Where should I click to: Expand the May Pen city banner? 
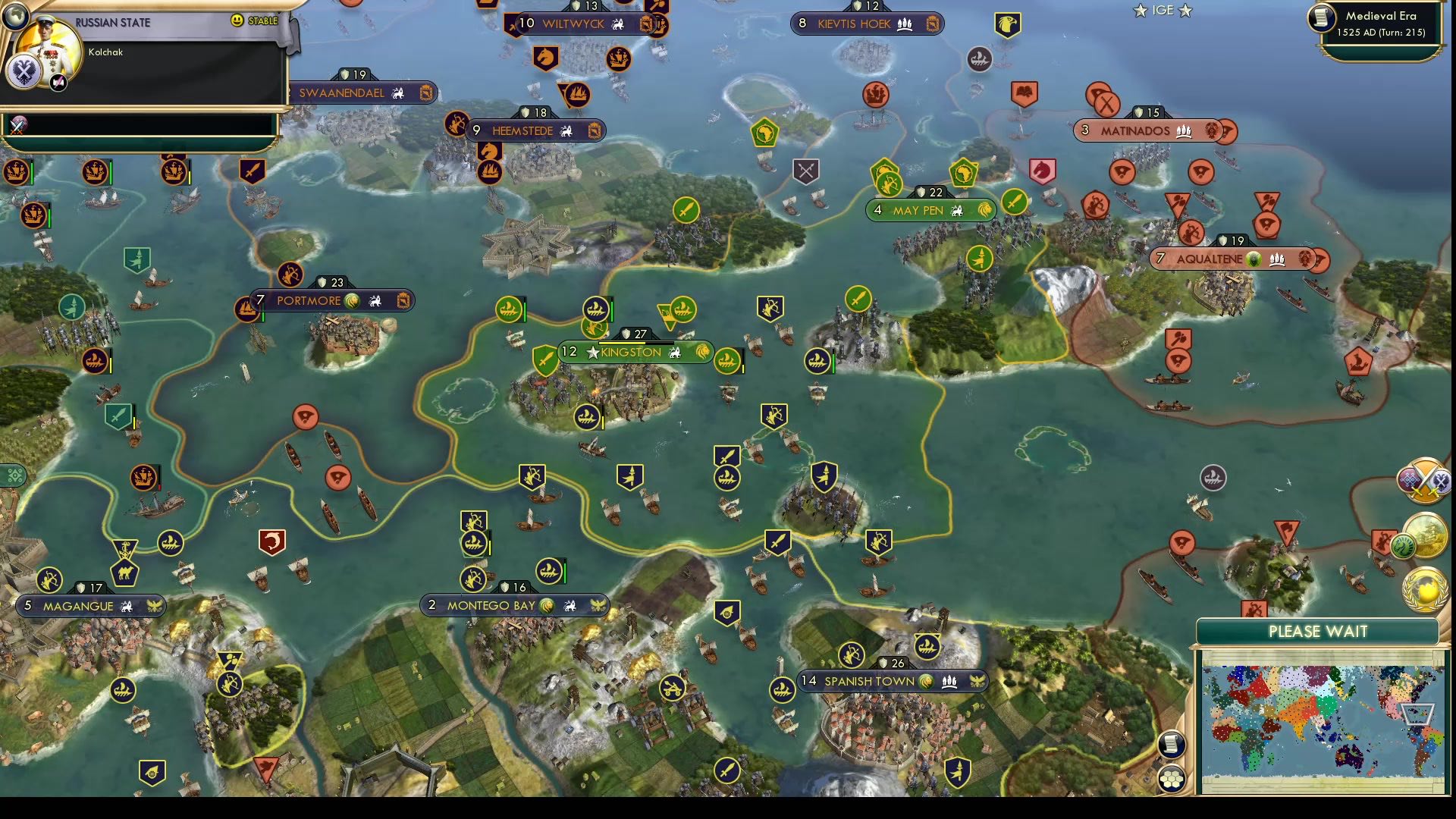point(928,210)
